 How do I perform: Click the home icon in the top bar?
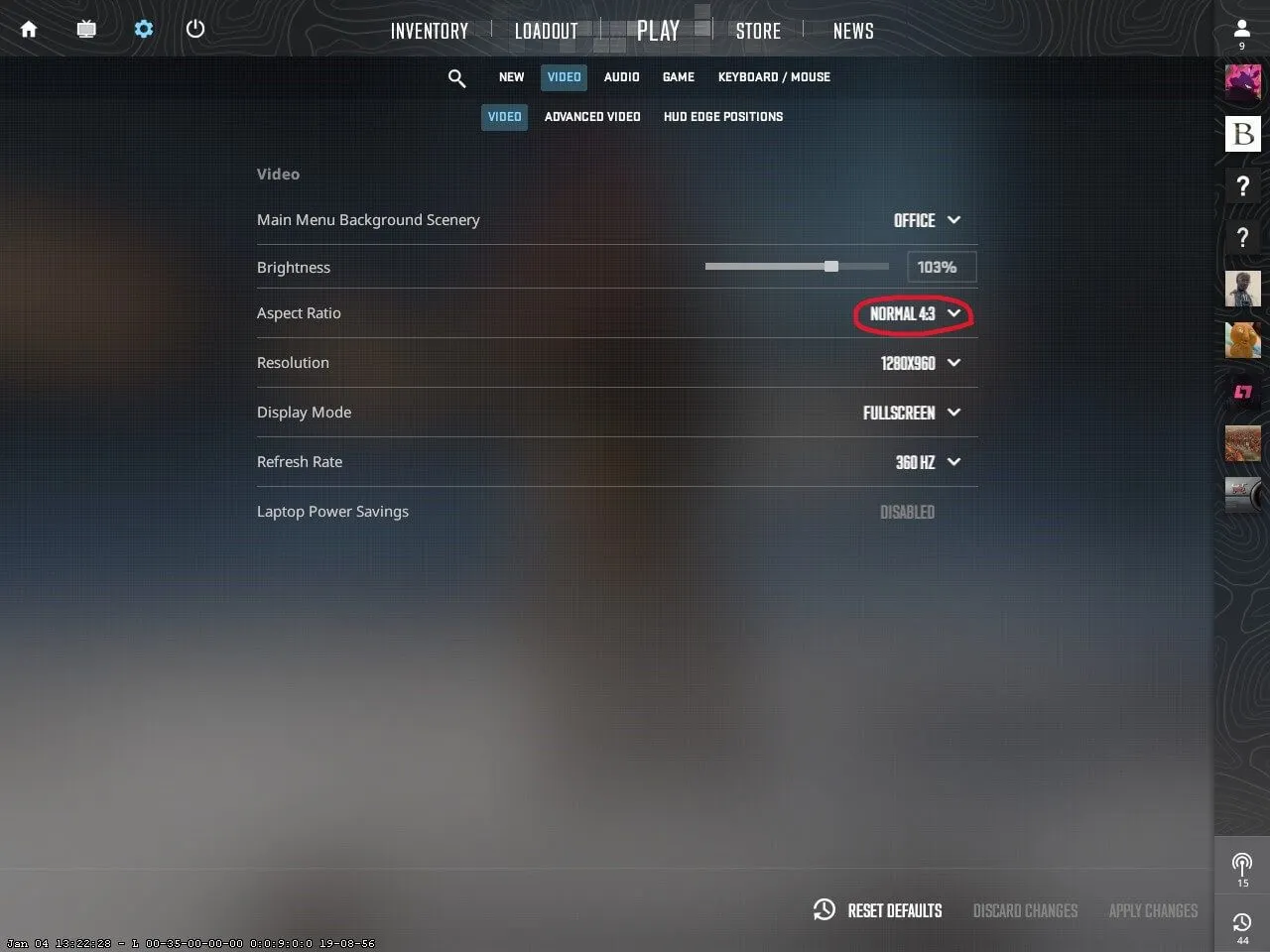tap(28, 29)
